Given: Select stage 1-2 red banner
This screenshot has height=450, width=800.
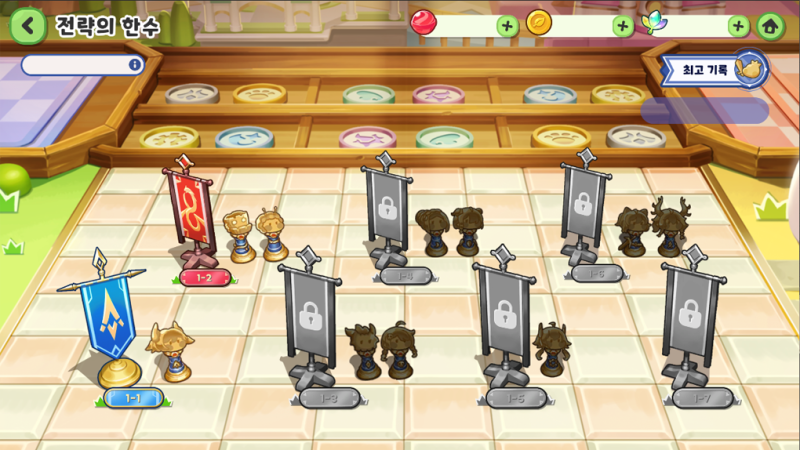Looking at the screenshot, I should 190,212.
